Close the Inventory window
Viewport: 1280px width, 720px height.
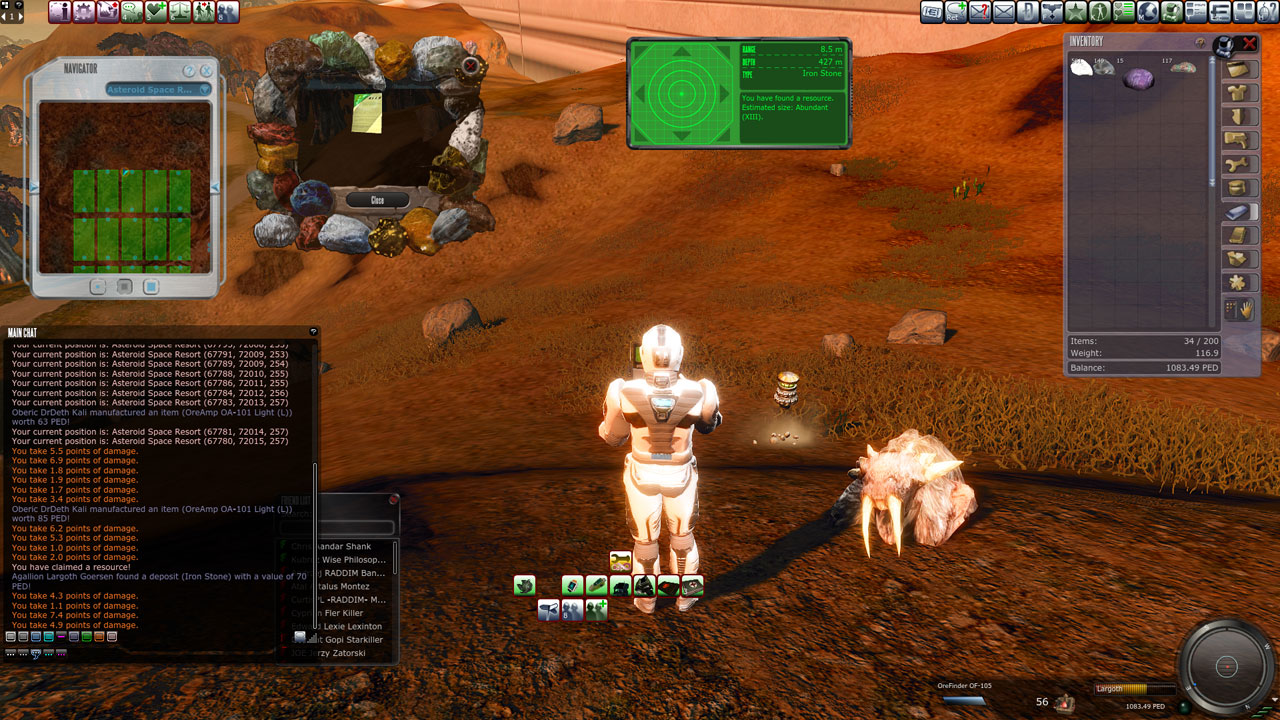[x=1249, y=43]
